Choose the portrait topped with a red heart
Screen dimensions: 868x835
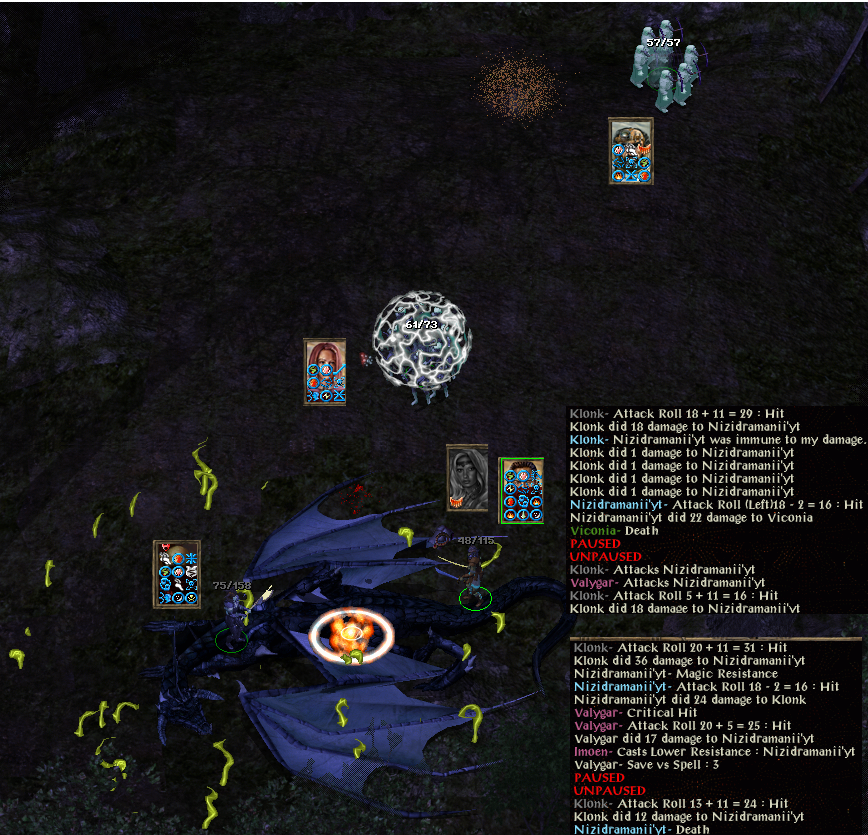(176, 574)
